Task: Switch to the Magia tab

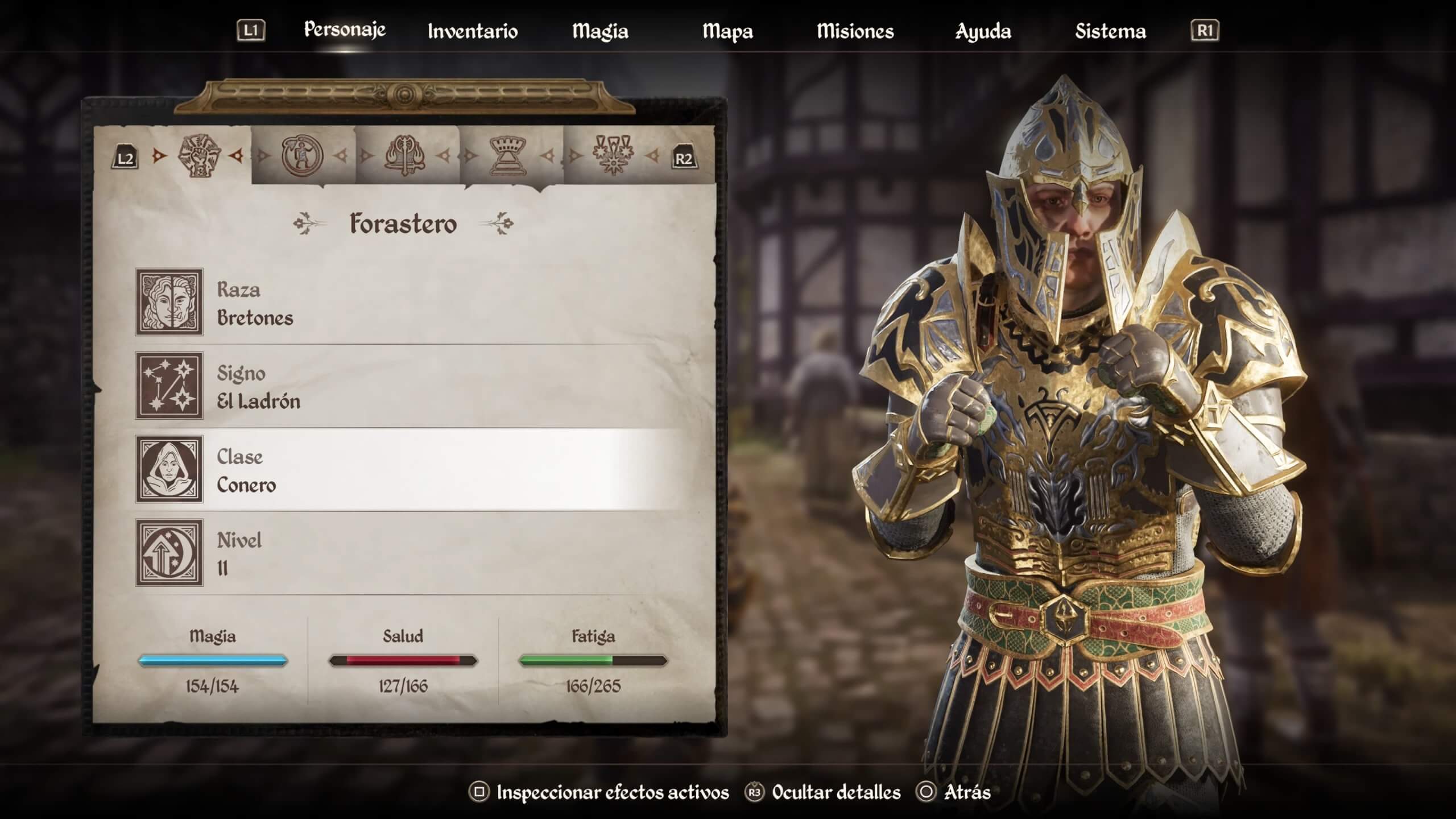Action: (600, 31)
